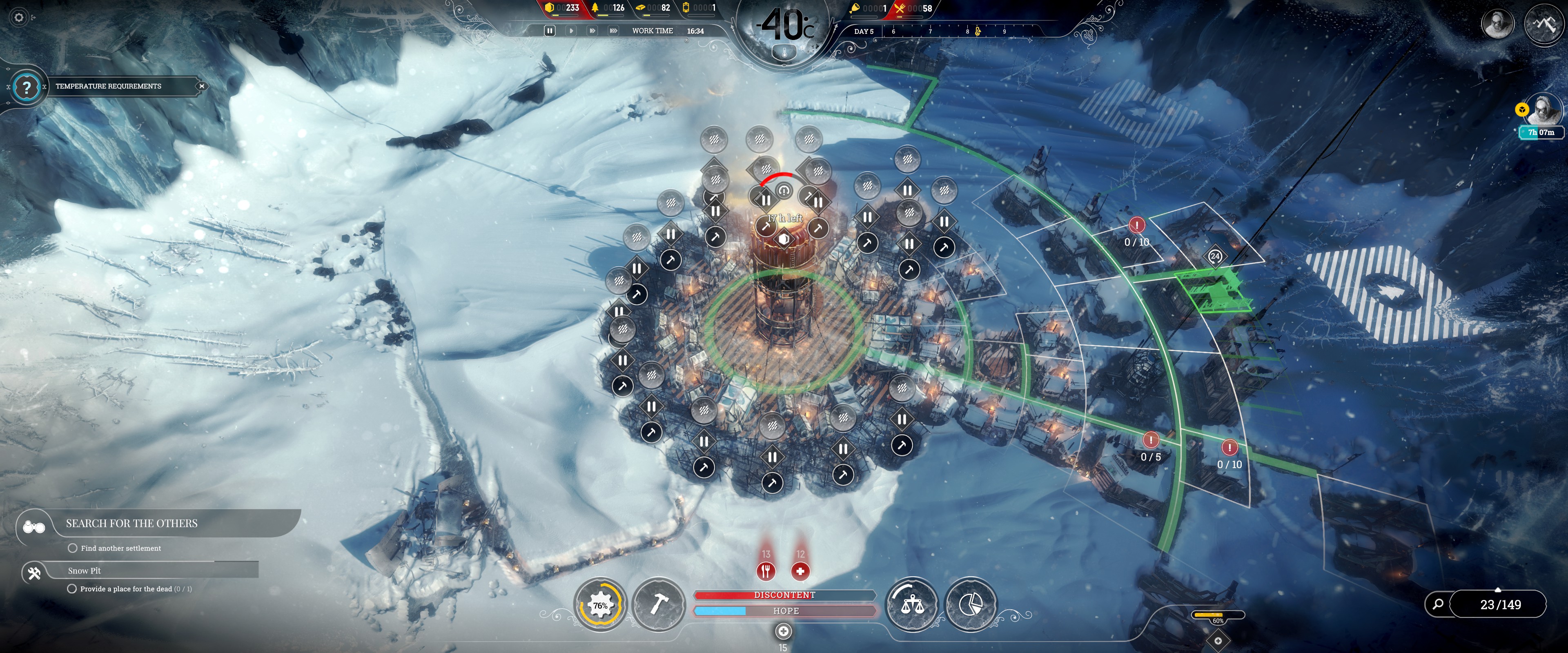Image resolution: width=1568 pixels, height=653 pixels.
Task: Switch to double fast-forward speed
Action: (592, 31)
